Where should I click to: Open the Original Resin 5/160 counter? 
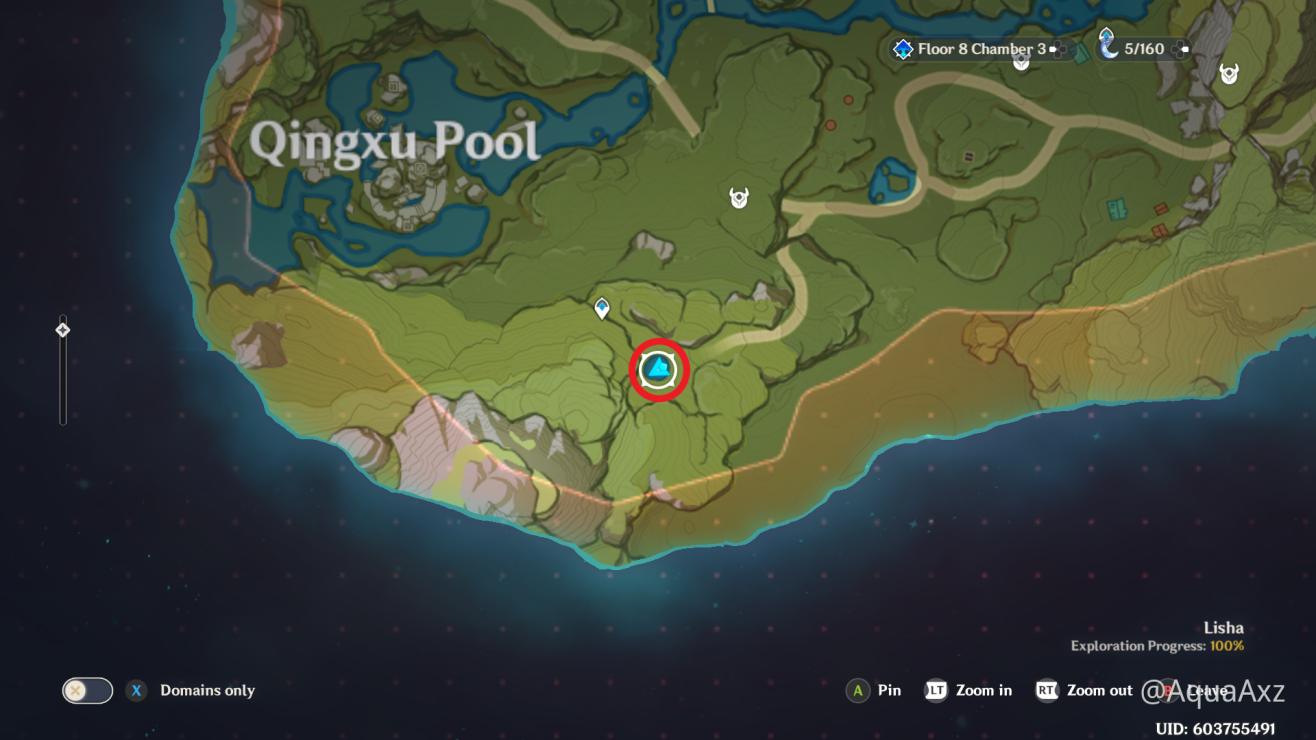[1142, 48]
